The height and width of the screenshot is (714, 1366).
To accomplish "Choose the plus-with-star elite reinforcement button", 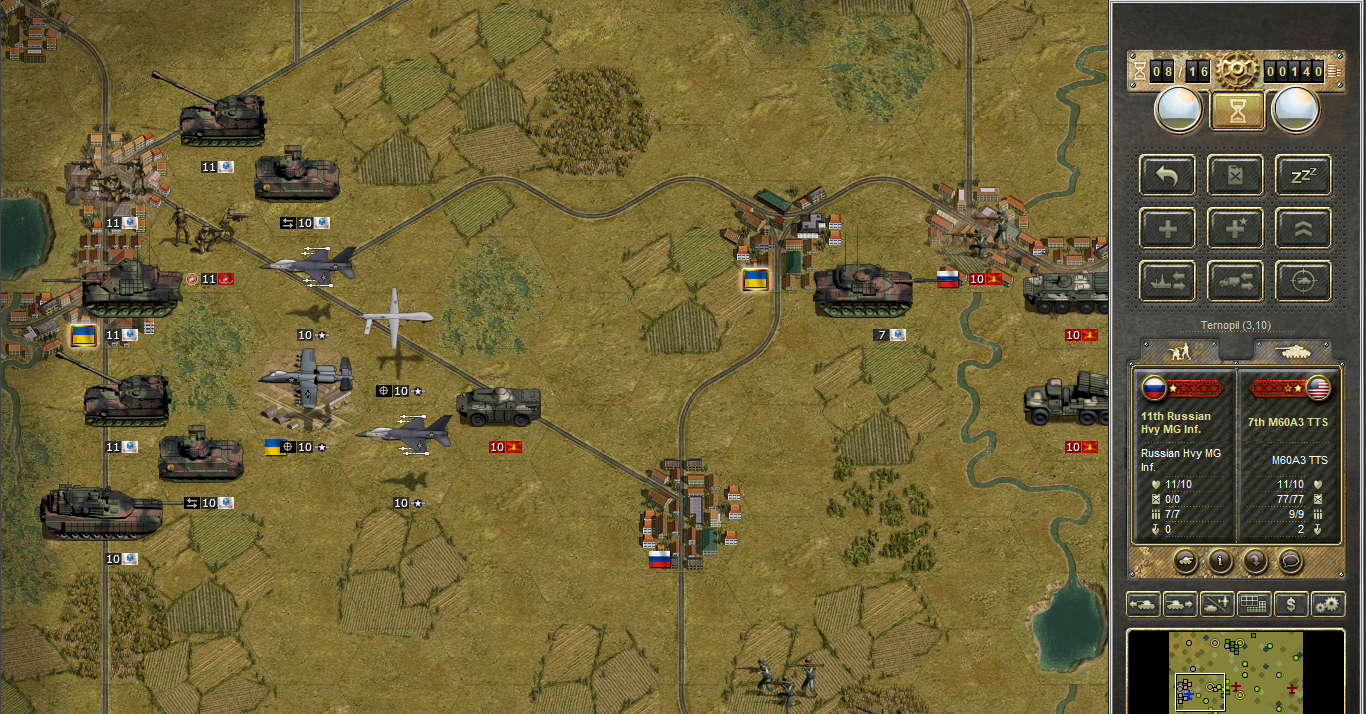I will click(x=1235, y=229).
